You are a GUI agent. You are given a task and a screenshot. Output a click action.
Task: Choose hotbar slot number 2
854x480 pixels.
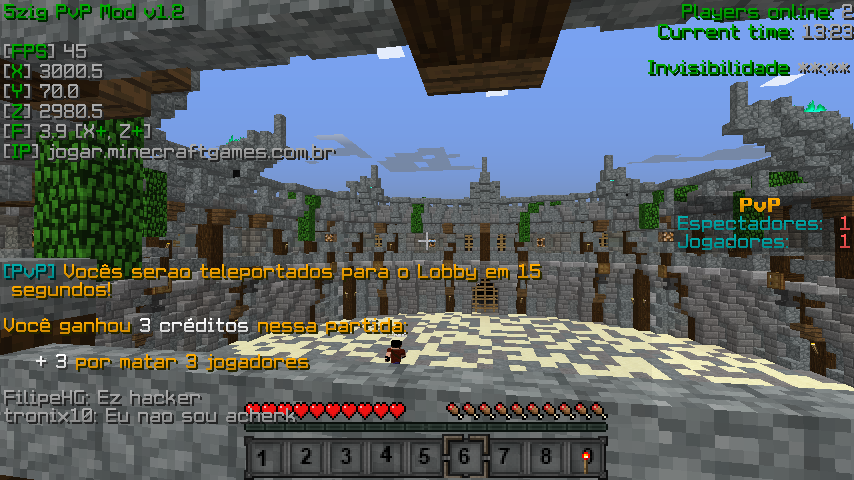coord(305,458)
